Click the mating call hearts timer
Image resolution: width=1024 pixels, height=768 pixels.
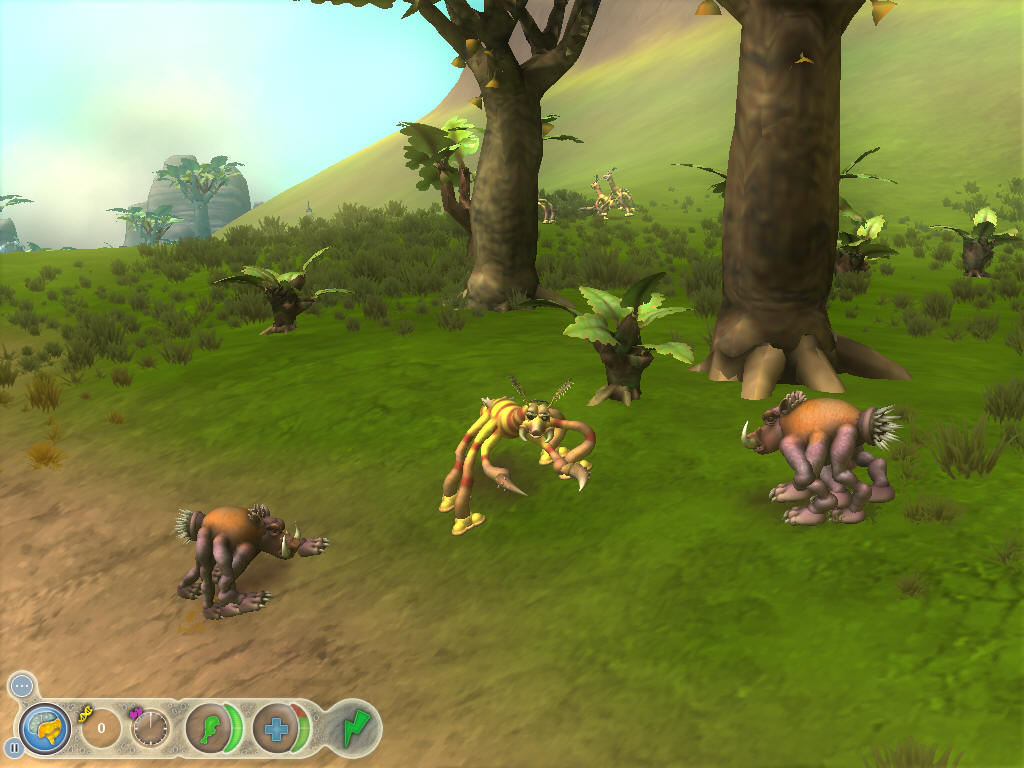pyautogui.click(x=150, y=728)
